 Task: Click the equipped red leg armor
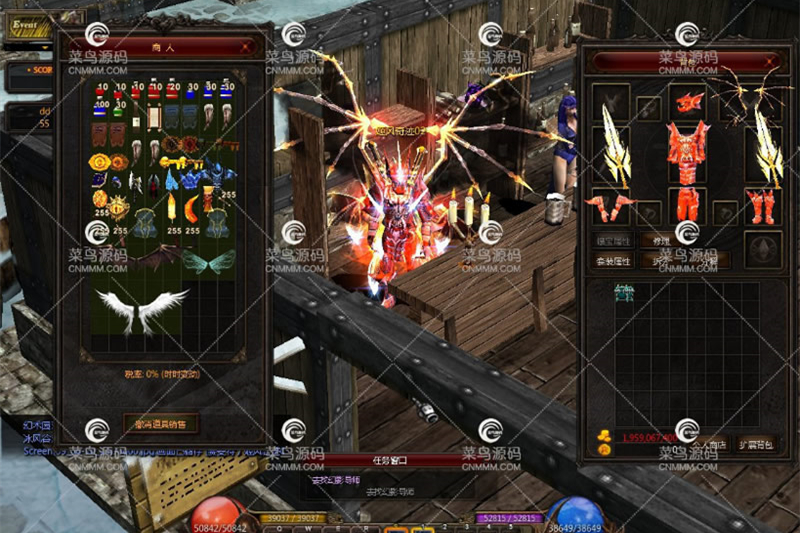688,203
